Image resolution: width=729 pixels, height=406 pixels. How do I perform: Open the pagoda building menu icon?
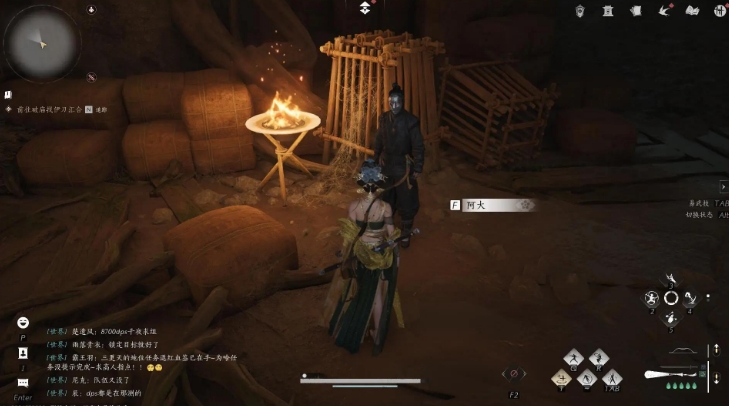point(607,10)
